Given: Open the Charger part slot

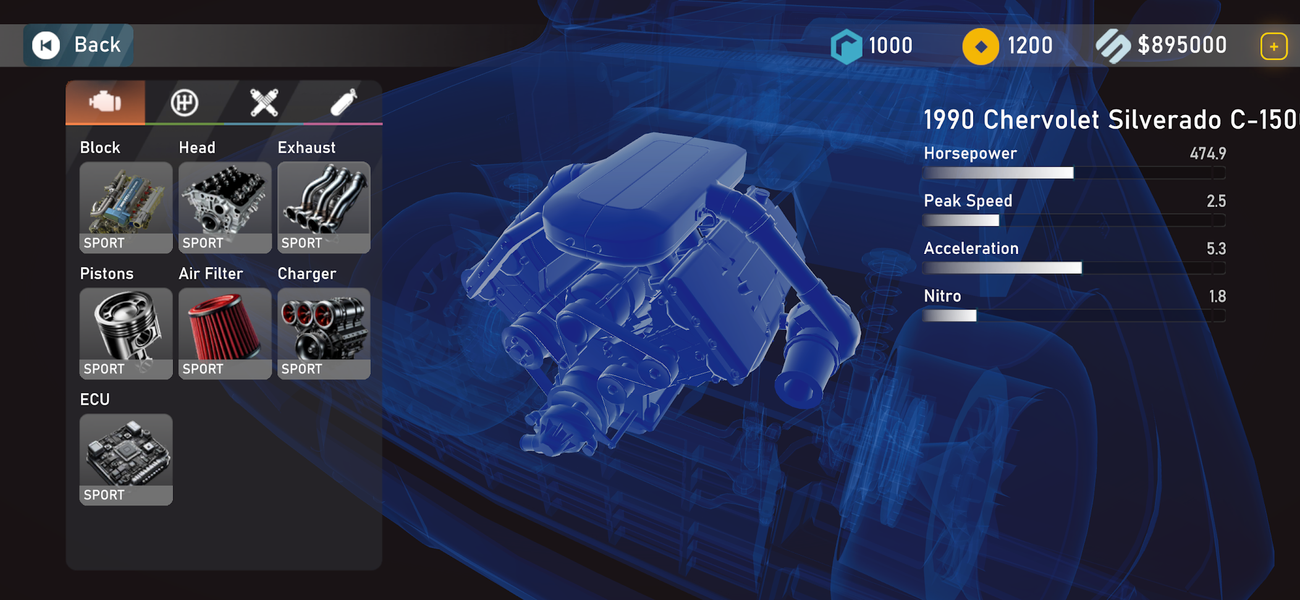Looking at the screenshot, I should tap(324, 333).
